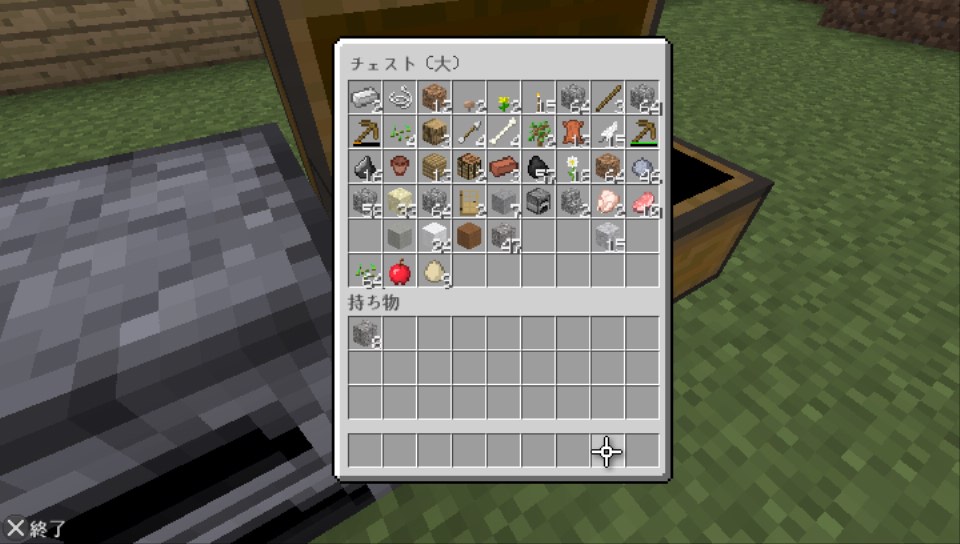Select the arrow stack
This screenshot has height=544, width=960.
[x=469, y=132]
